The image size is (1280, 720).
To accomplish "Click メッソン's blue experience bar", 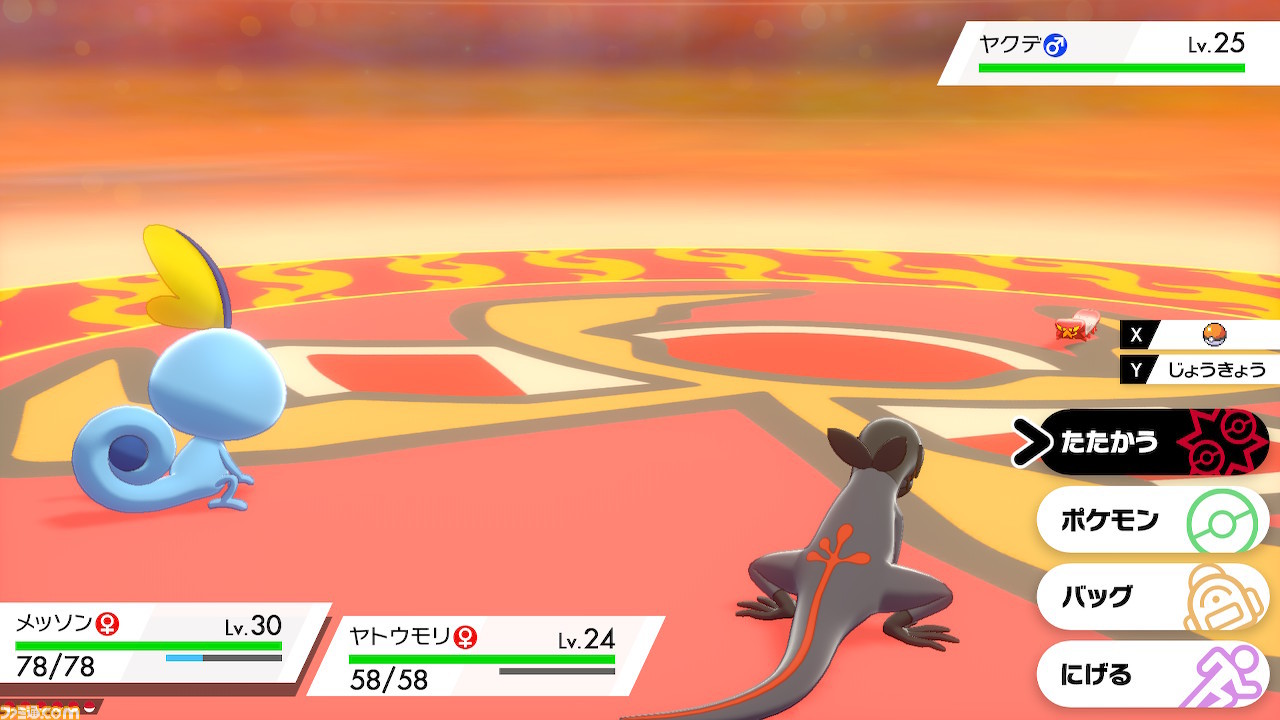I will click(185, 658).
